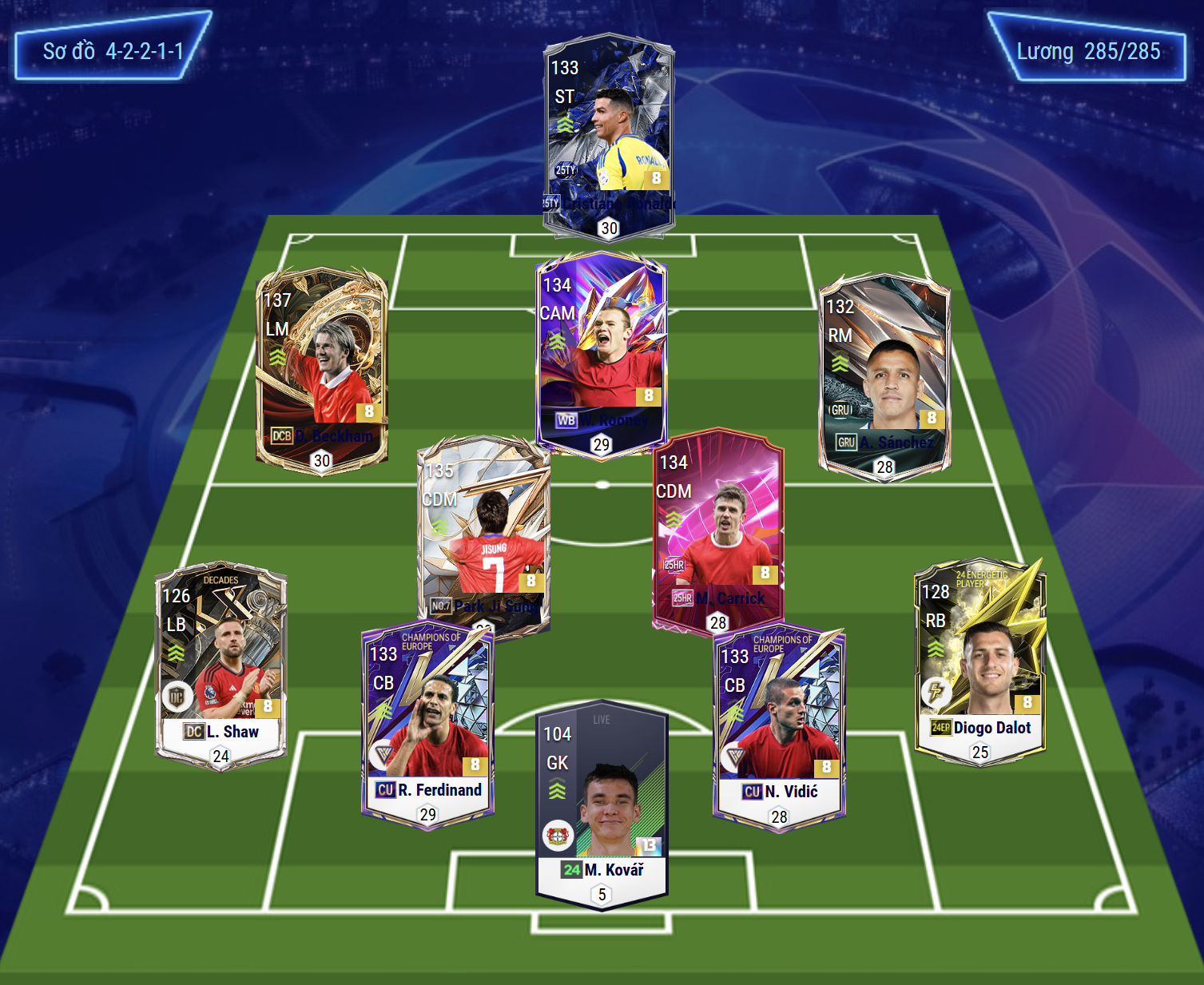This screenshot has width=1204, height=985.
Task: Select the A. Sánchez right midfielder card
Action: pos(884,374)
